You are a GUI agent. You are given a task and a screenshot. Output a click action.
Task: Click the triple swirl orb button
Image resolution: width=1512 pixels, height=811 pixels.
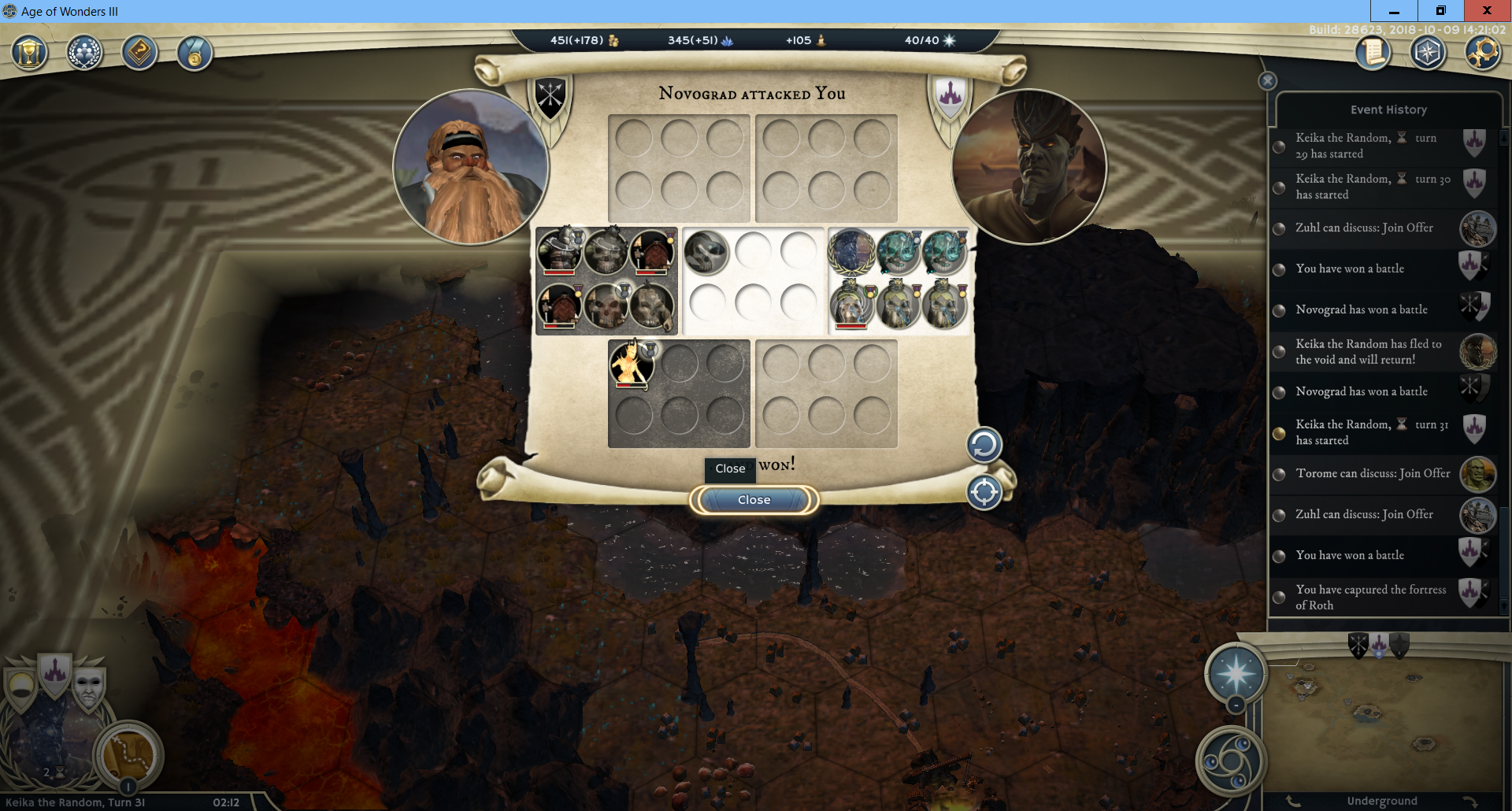(x=1230, y=761)
